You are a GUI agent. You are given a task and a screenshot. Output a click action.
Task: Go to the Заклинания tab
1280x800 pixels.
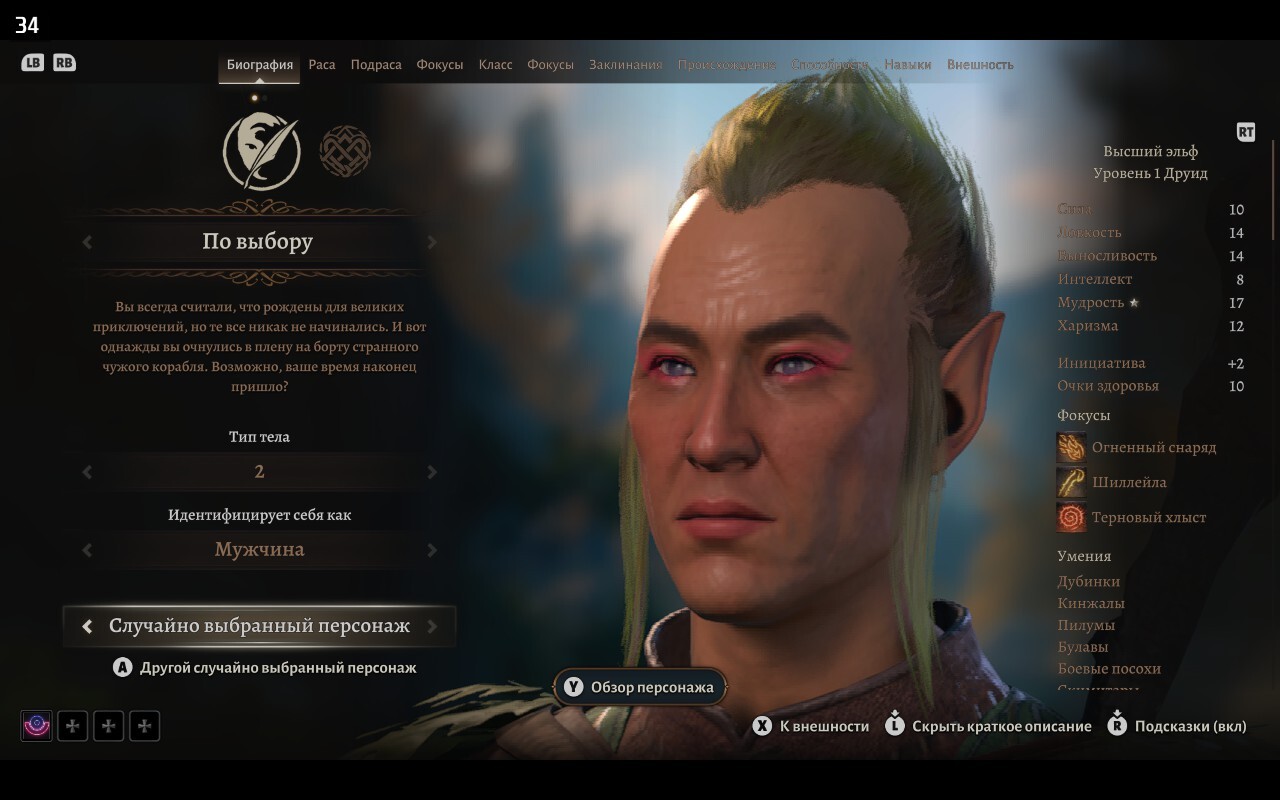pos(625,65)
